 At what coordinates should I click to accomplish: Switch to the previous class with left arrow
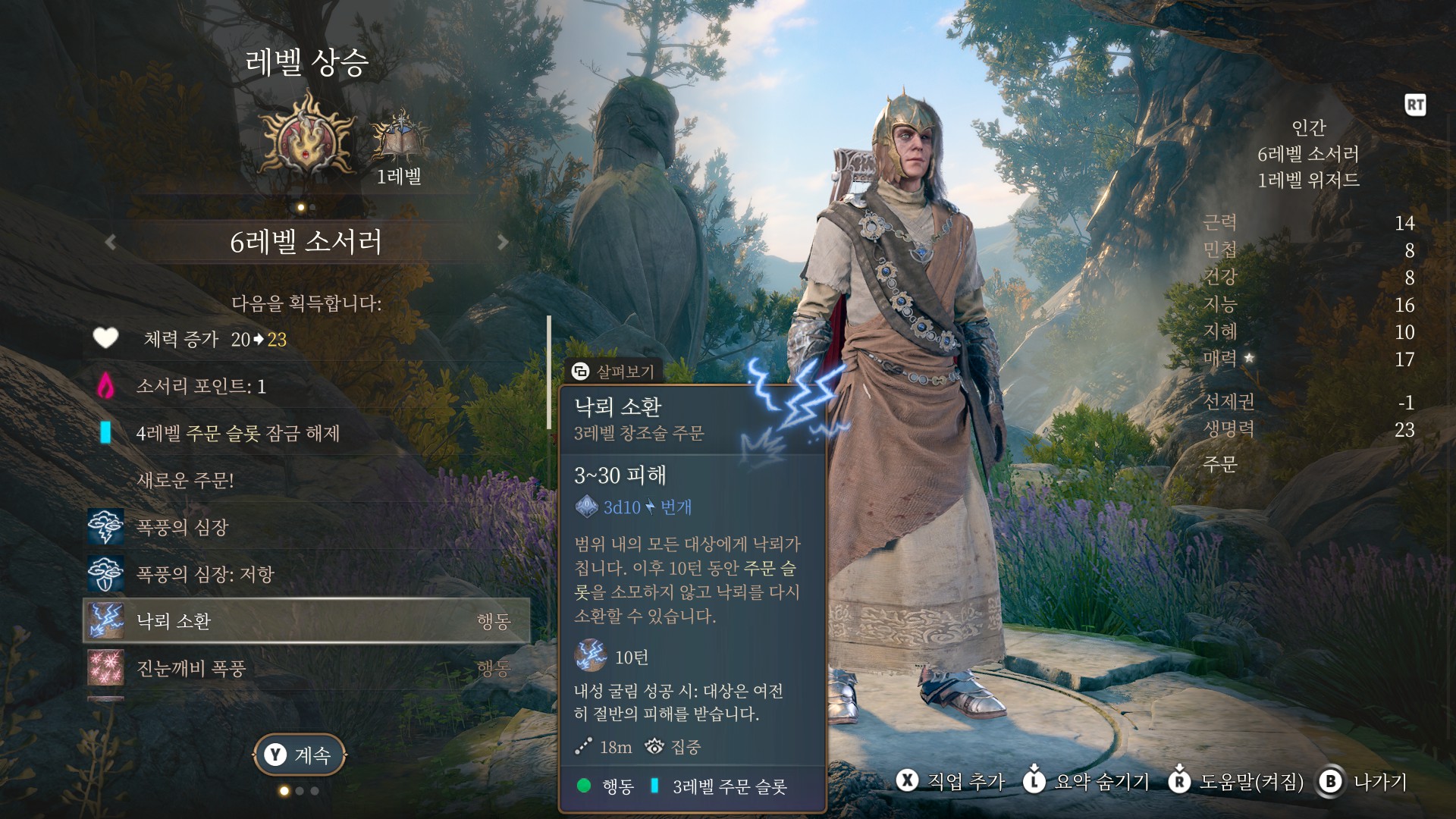[x=111, y=242]
